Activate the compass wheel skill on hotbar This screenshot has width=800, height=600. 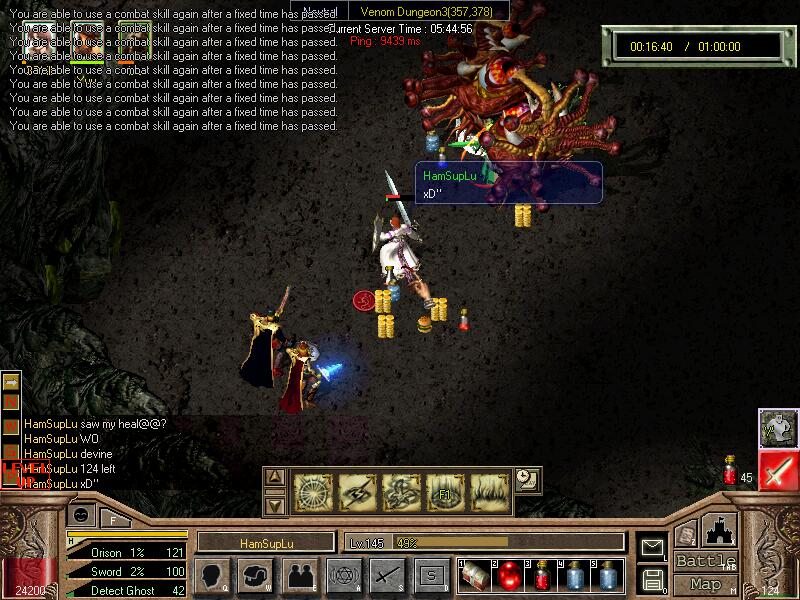[x=313, y=490]
